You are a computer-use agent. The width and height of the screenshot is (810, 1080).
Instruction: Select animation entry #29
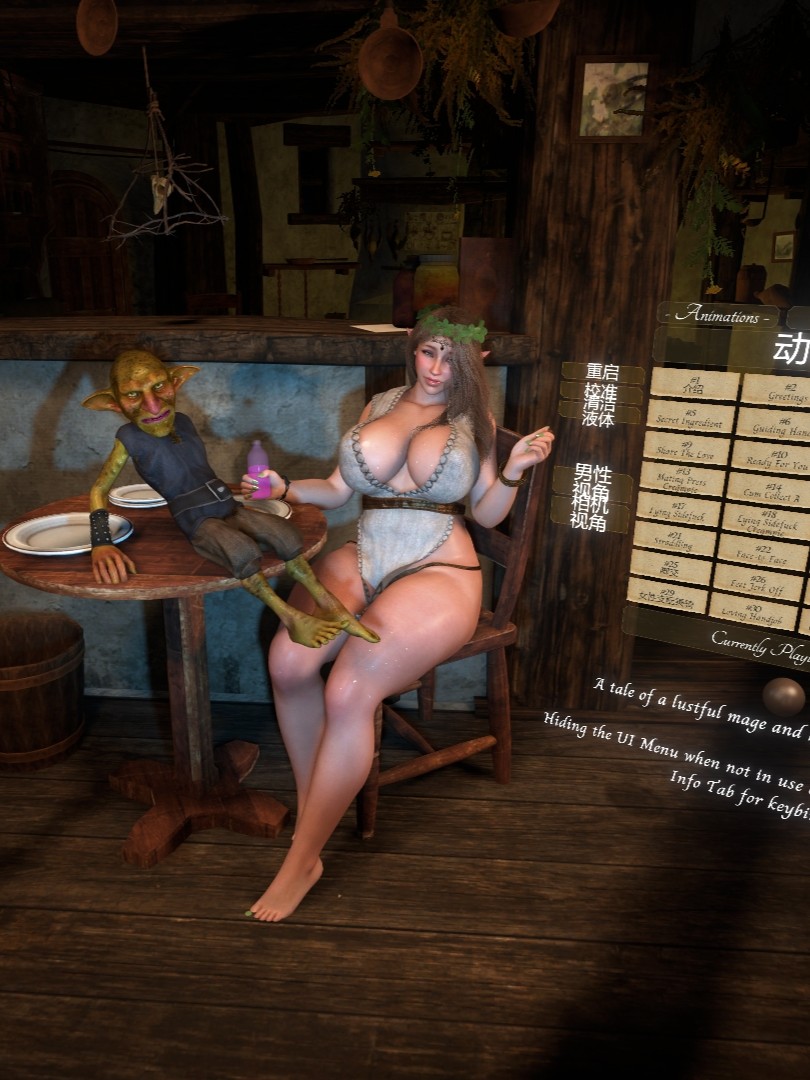click(x=665, y=596)
